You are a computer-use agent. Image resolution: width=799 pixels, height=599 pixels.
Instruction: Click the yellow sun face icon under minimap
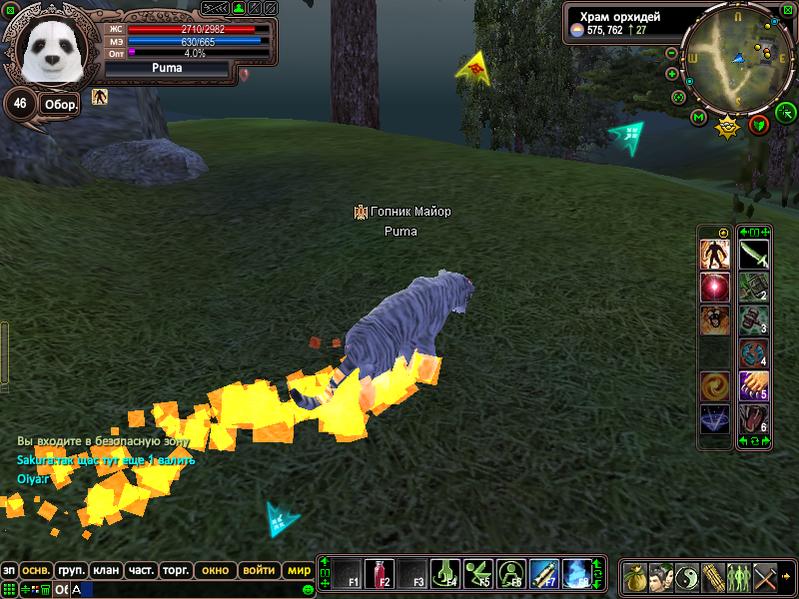727,126
